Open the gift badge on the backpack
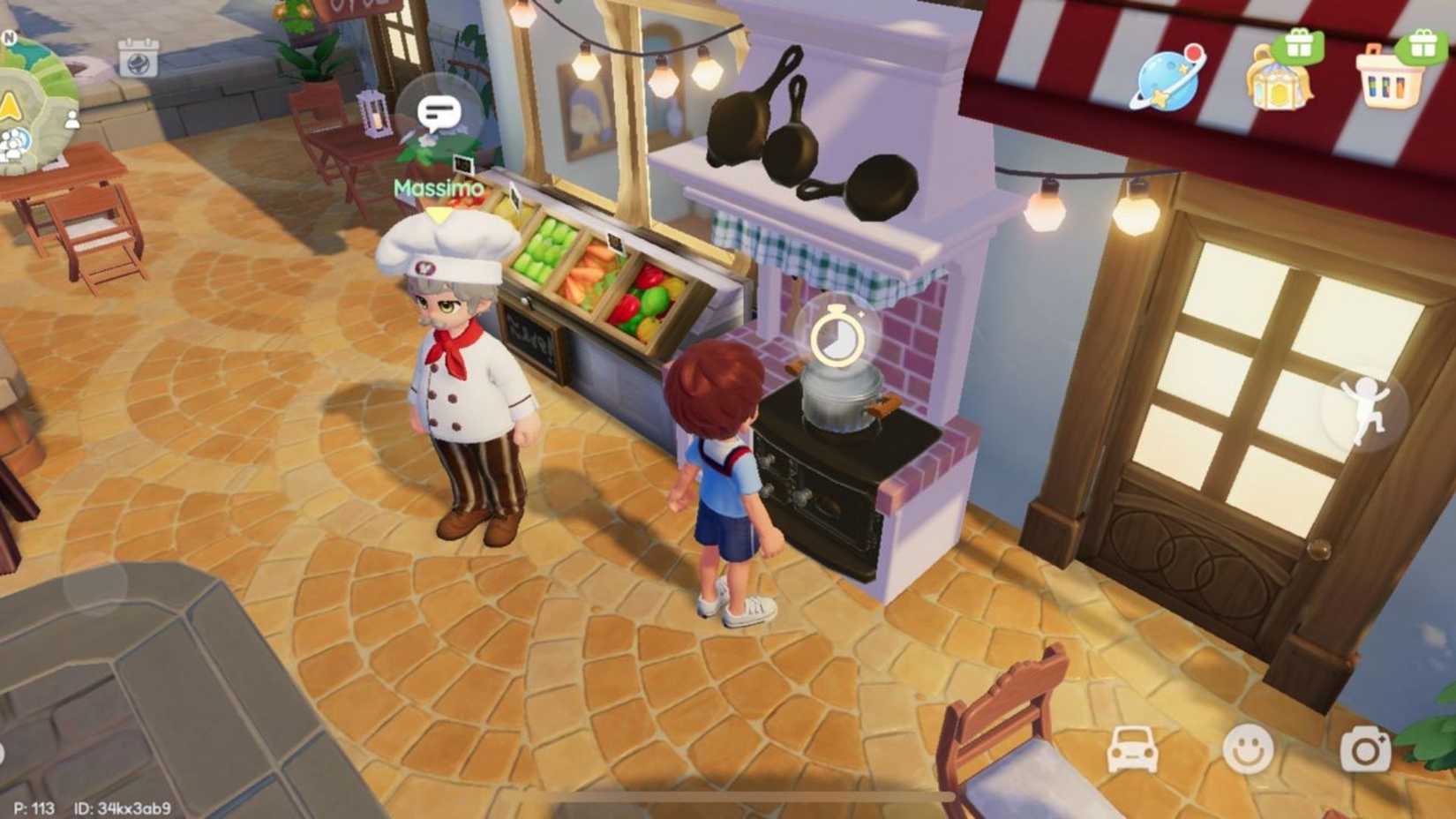The image size is (1456, 819). pyautogui.click(x=1299, y=46)
